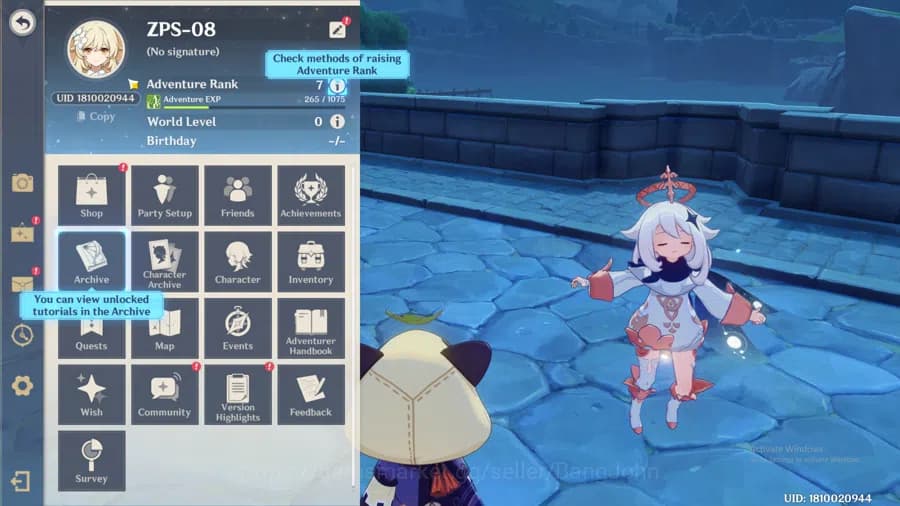Open the Inventory bag

[311, 261]
